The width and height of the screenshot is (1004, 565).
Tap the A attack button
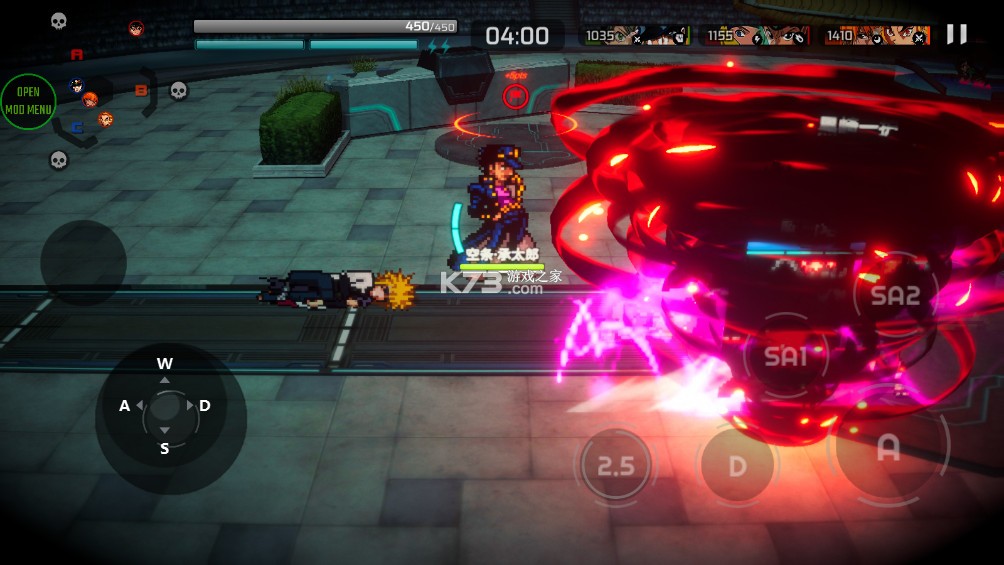click(x=888, y=449)
